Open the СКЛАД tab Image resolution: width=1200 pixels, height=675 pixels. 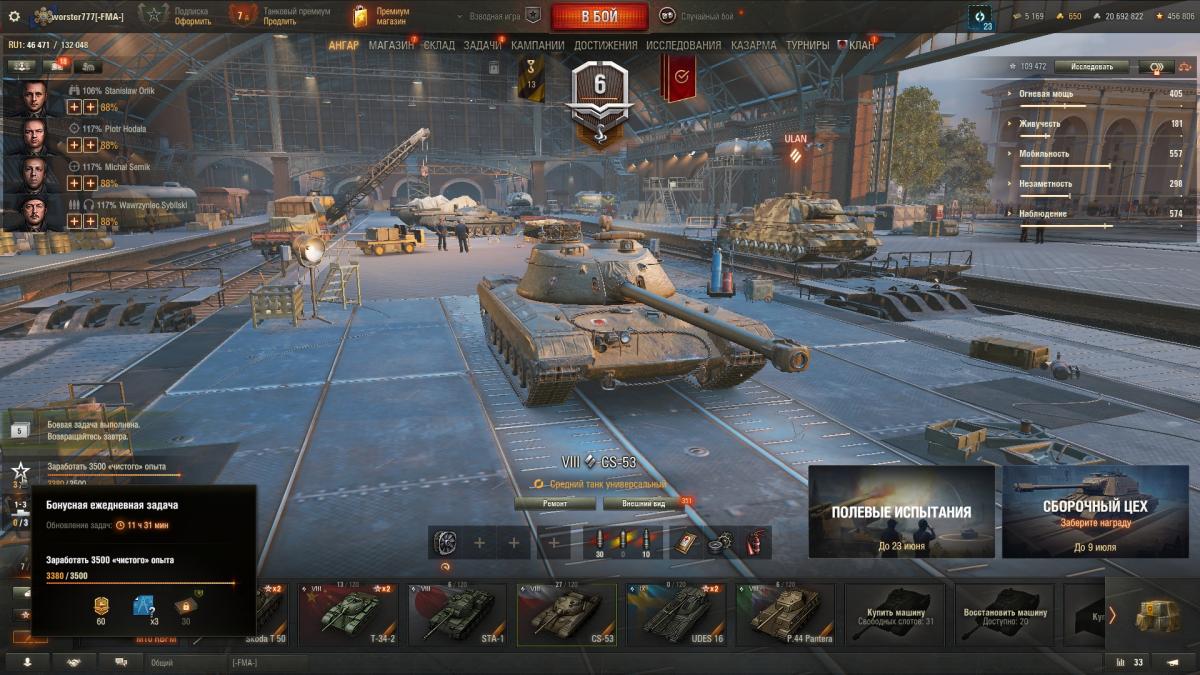coord(439,45)
